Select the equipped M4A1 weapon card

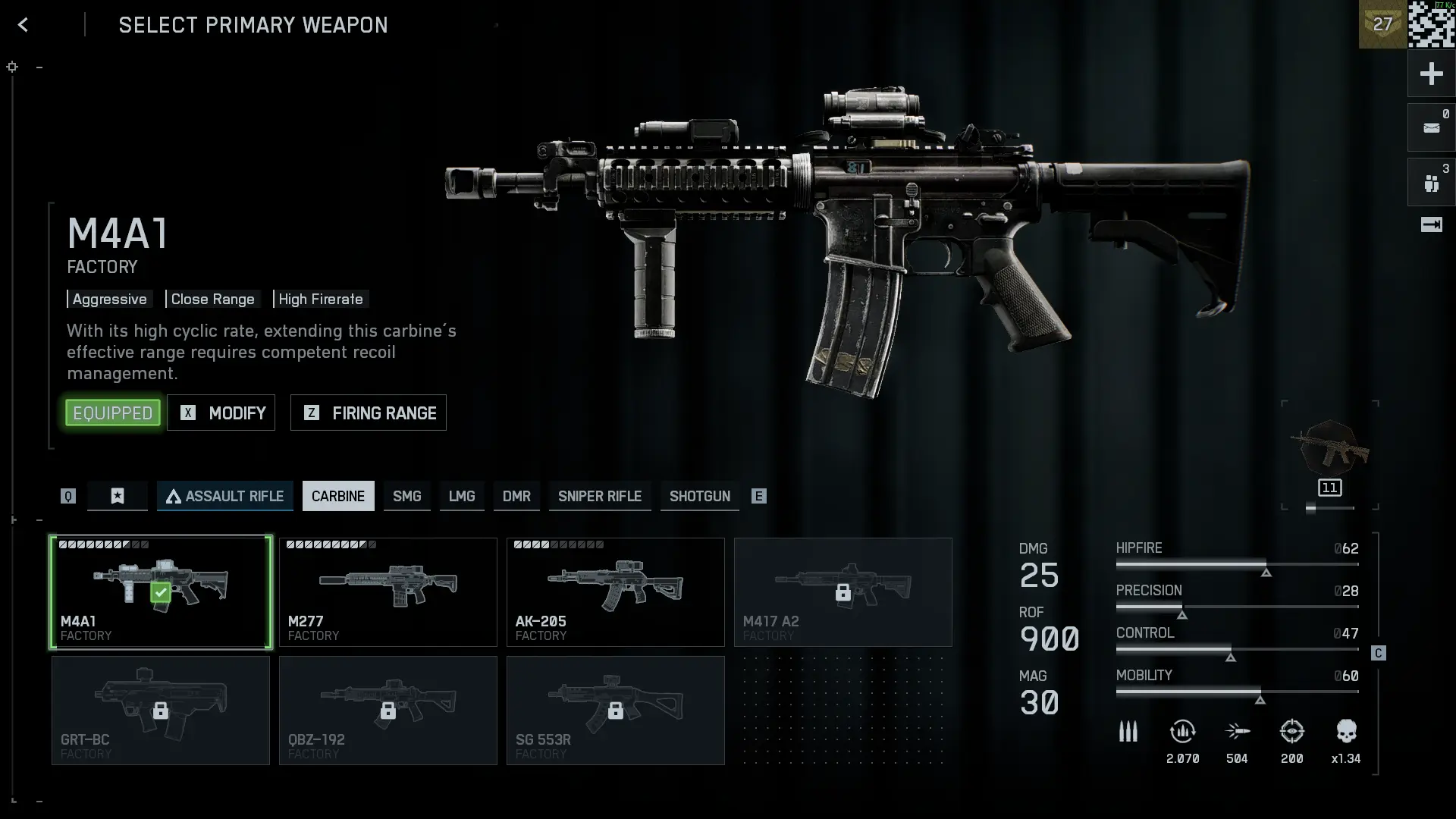point(160,592)
